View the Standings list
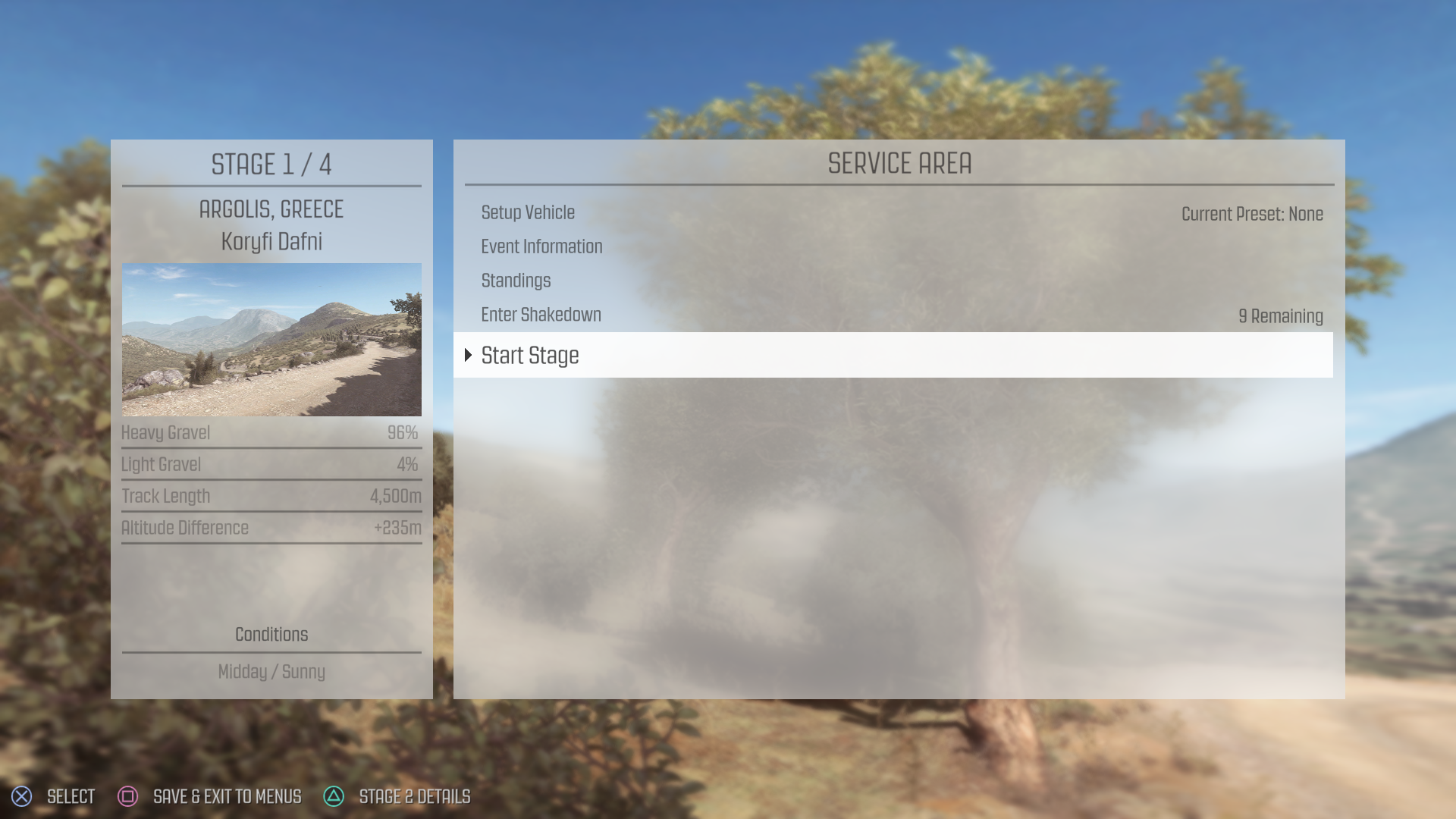This screenshot has width=1456, height=819. (x=516, y=281)
